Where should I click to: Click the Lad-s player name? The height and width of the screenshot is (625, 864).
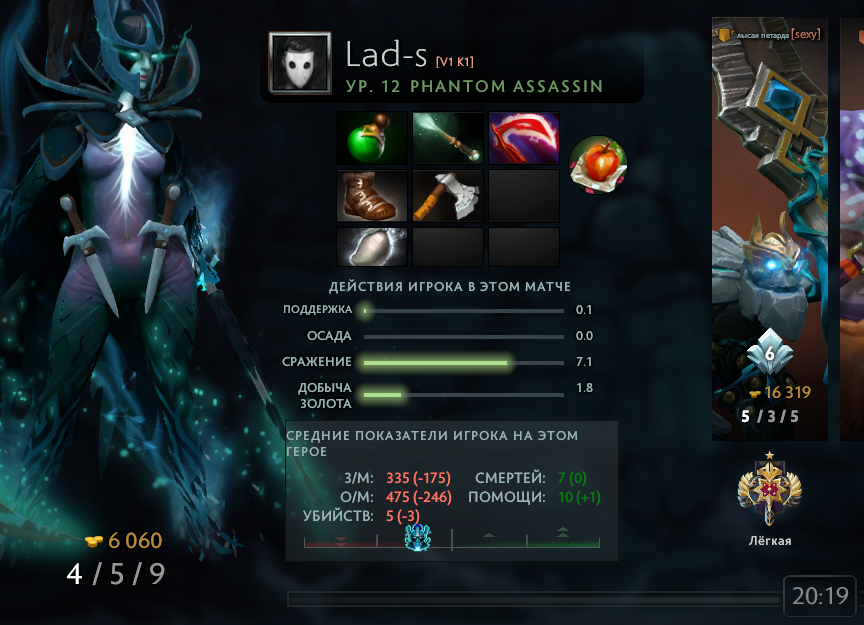[x=387, y=55]
